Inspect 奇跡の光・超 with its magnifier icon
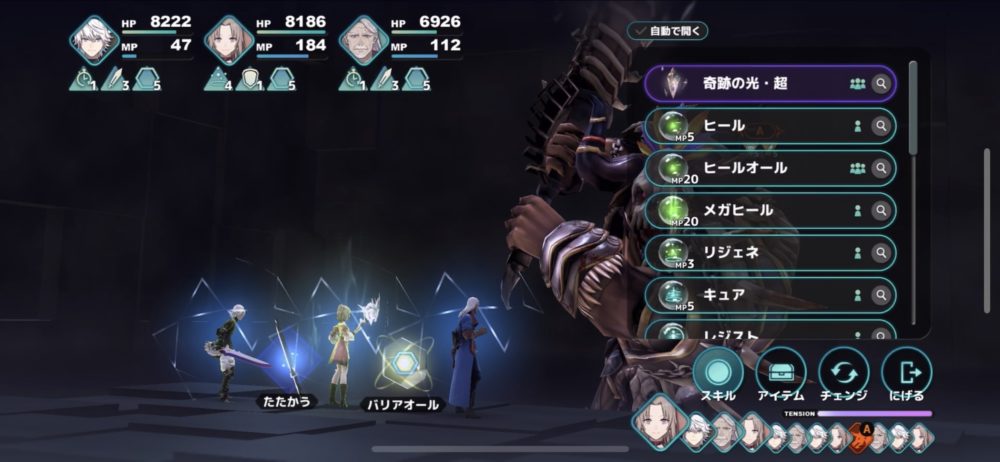 (881, 84)
